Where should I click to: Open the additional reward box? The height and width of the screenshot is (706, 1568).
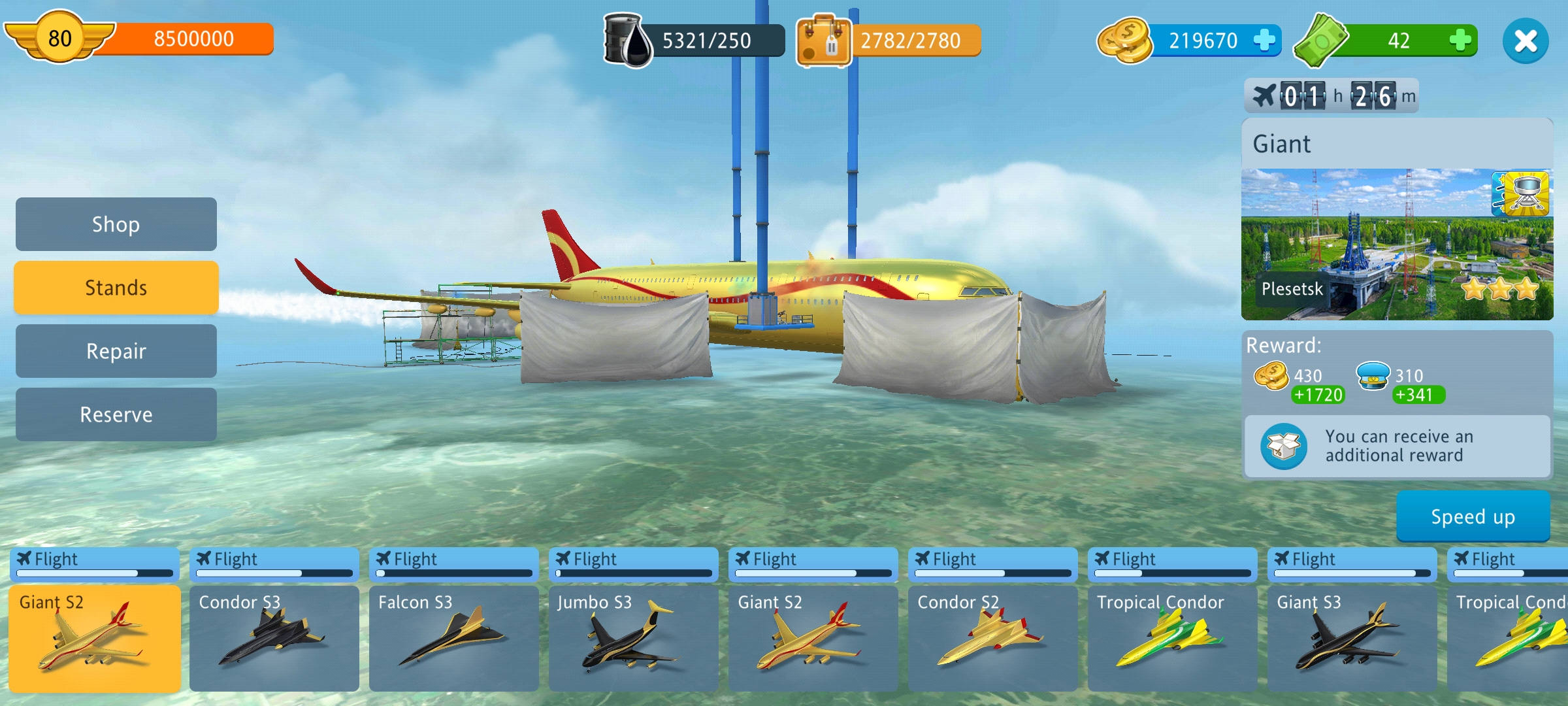1284,446
